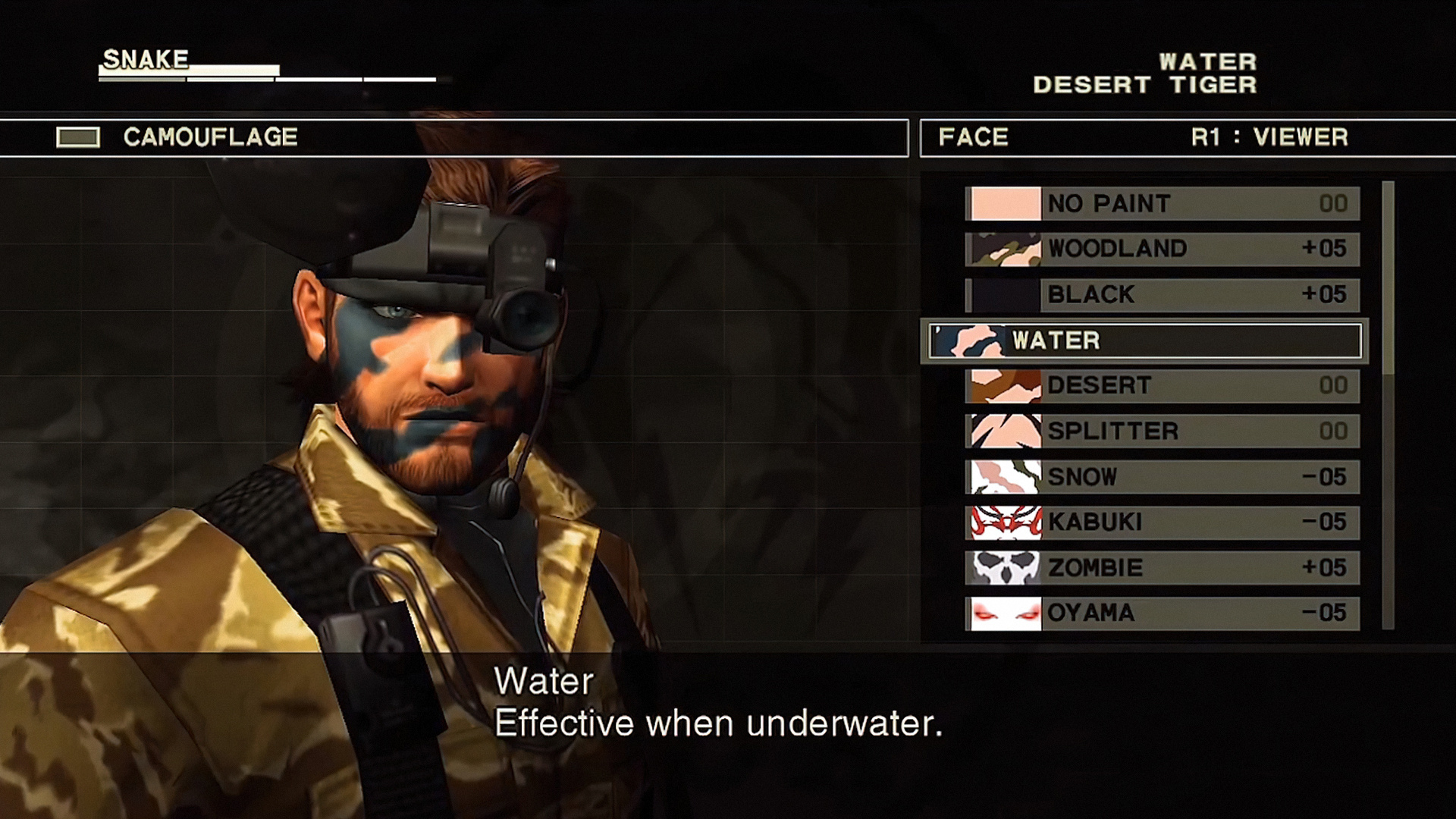Screen dimensions: 1456x819
Task: Click the Camouflage header bar
Action: click(453, 138)
